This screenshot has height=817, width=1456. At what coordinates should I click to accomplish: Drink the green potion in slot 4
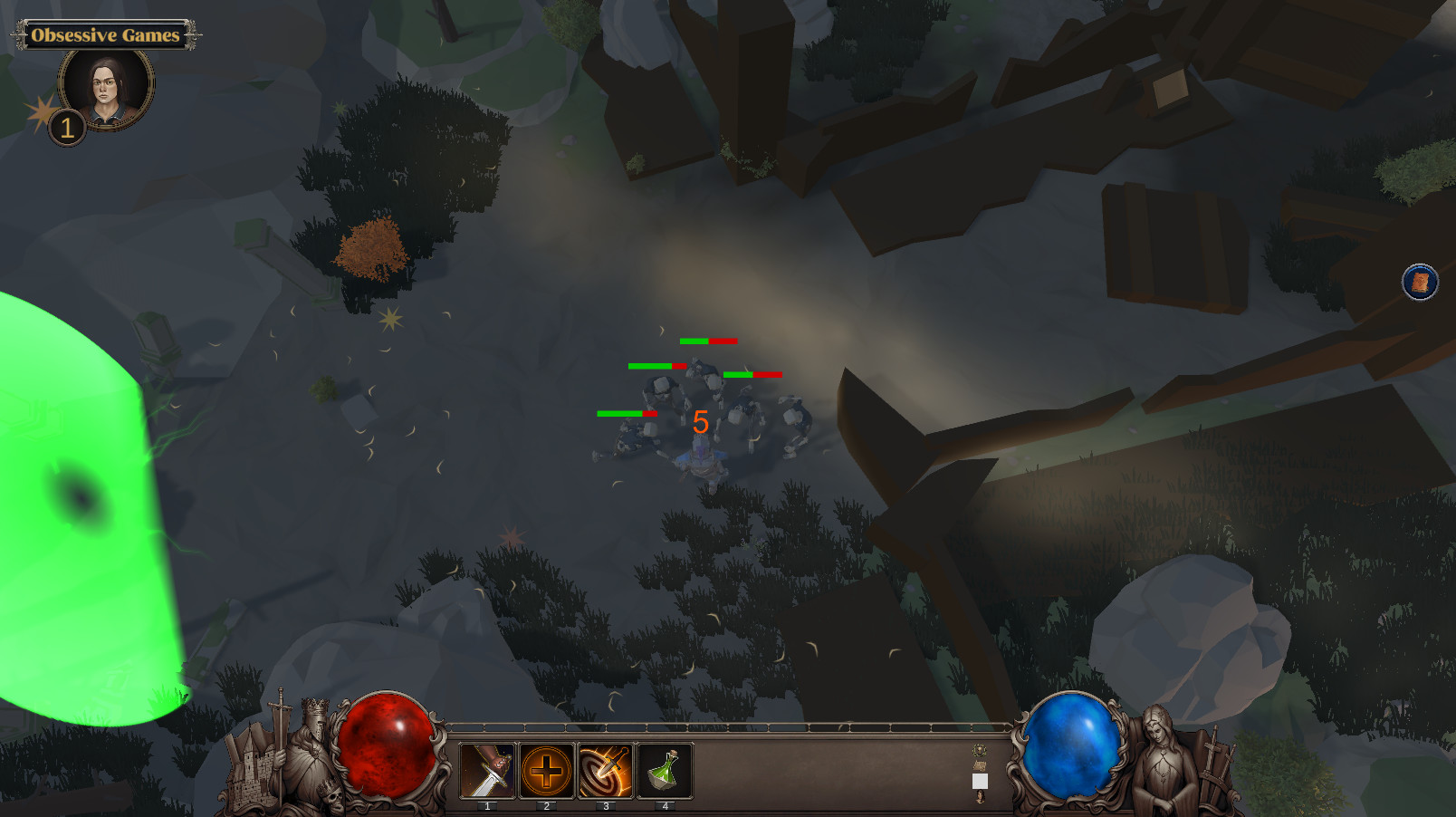click(x=664, y=770)
